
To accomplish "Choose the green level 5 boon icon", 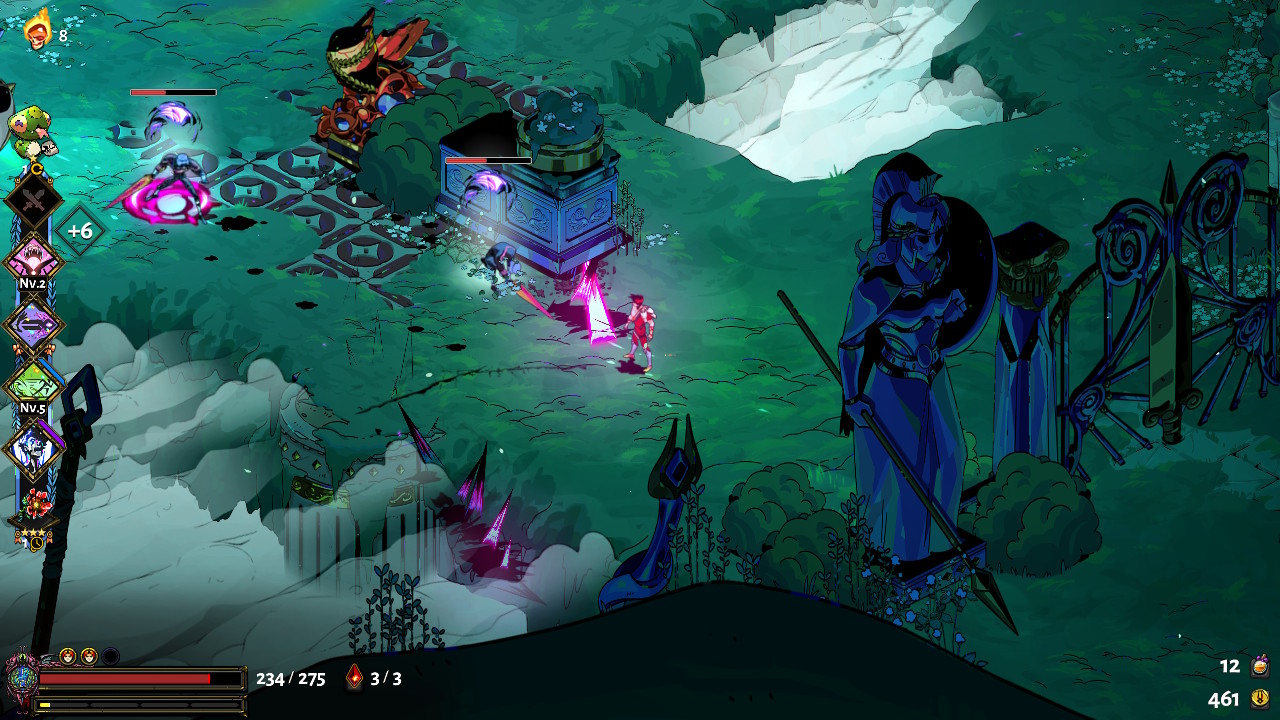I will coord(34,385).
